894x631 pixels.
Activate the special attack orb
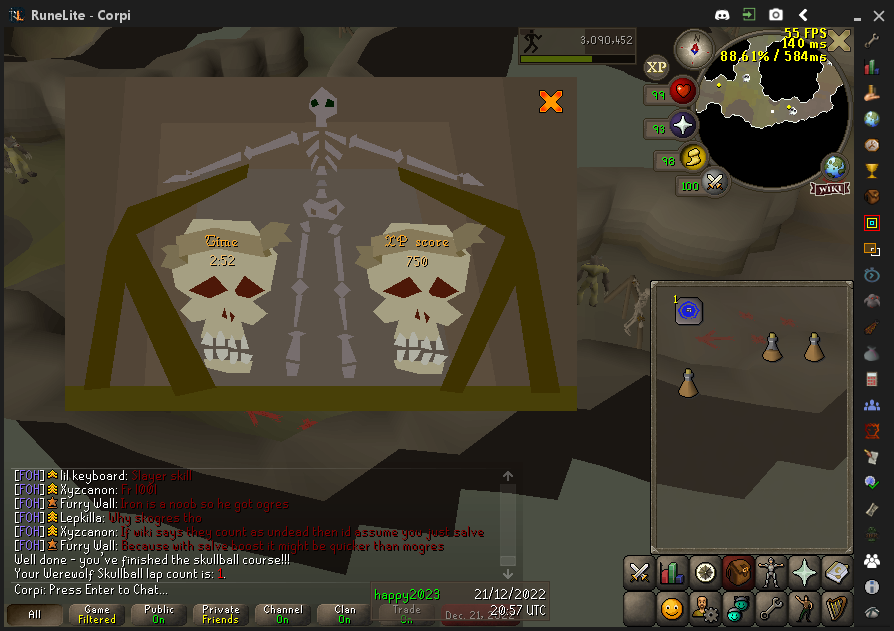coord(715,182)
